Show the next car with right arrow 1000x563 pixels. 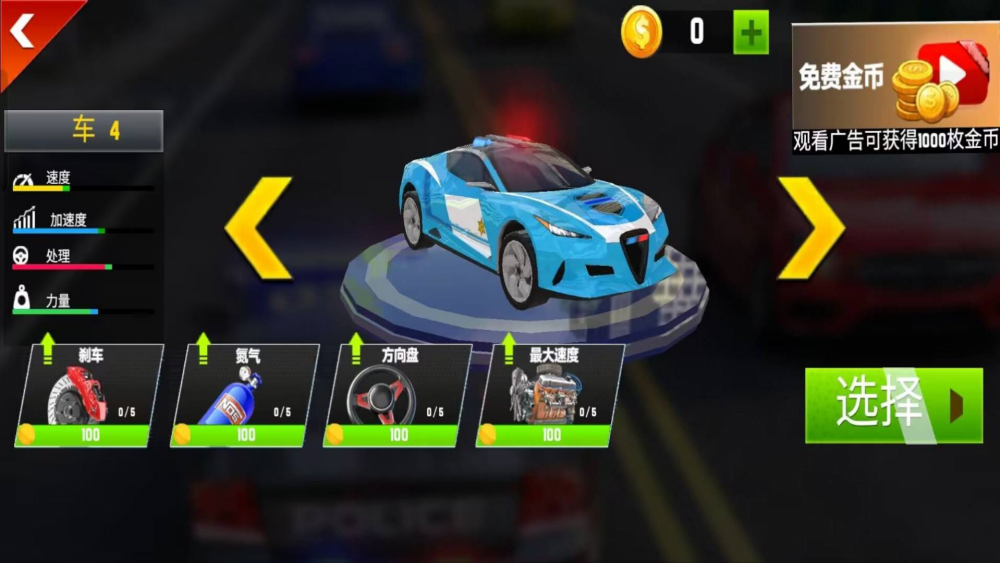(x=810, y=228)
